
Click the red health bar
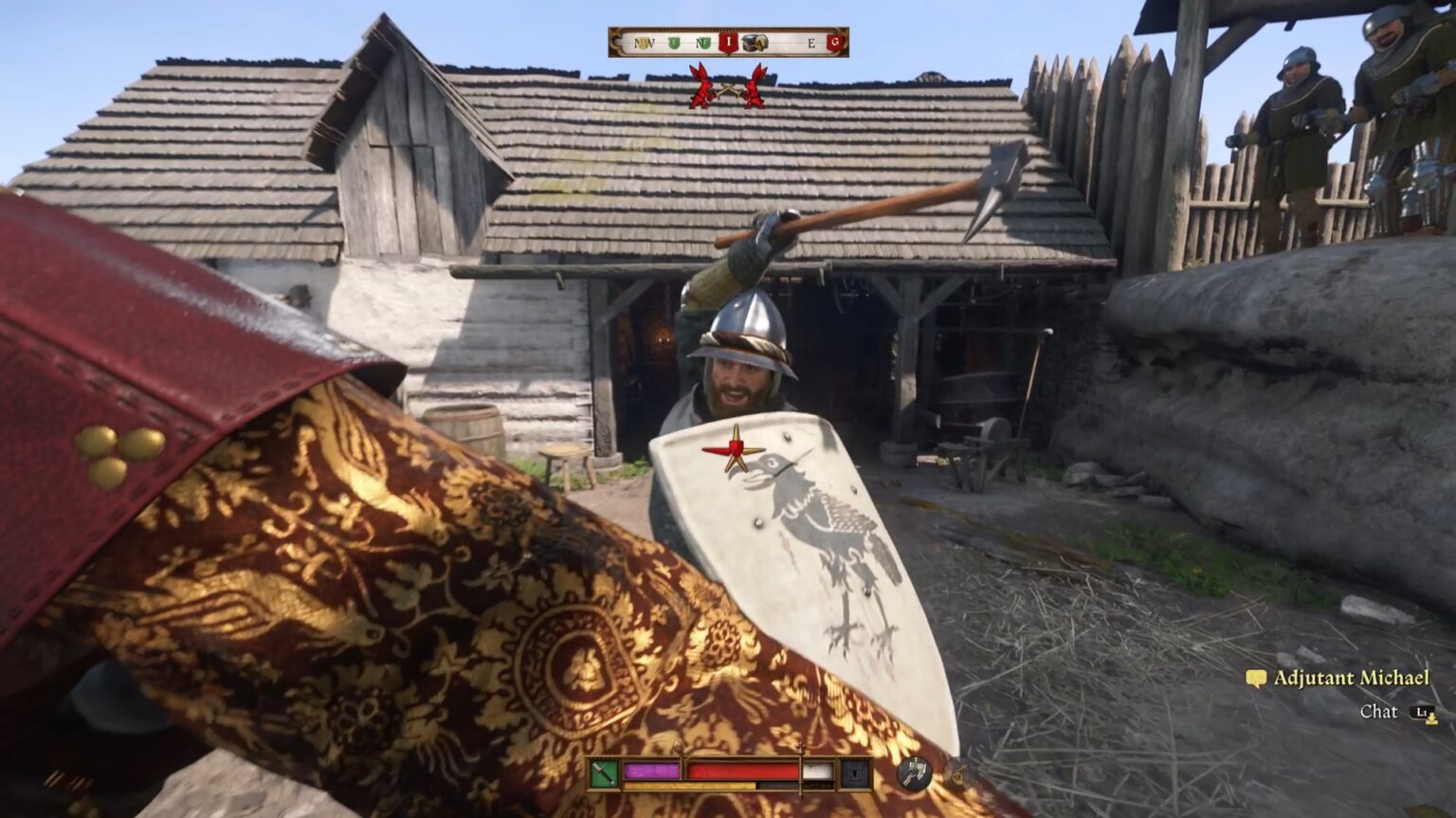point(741,770)
